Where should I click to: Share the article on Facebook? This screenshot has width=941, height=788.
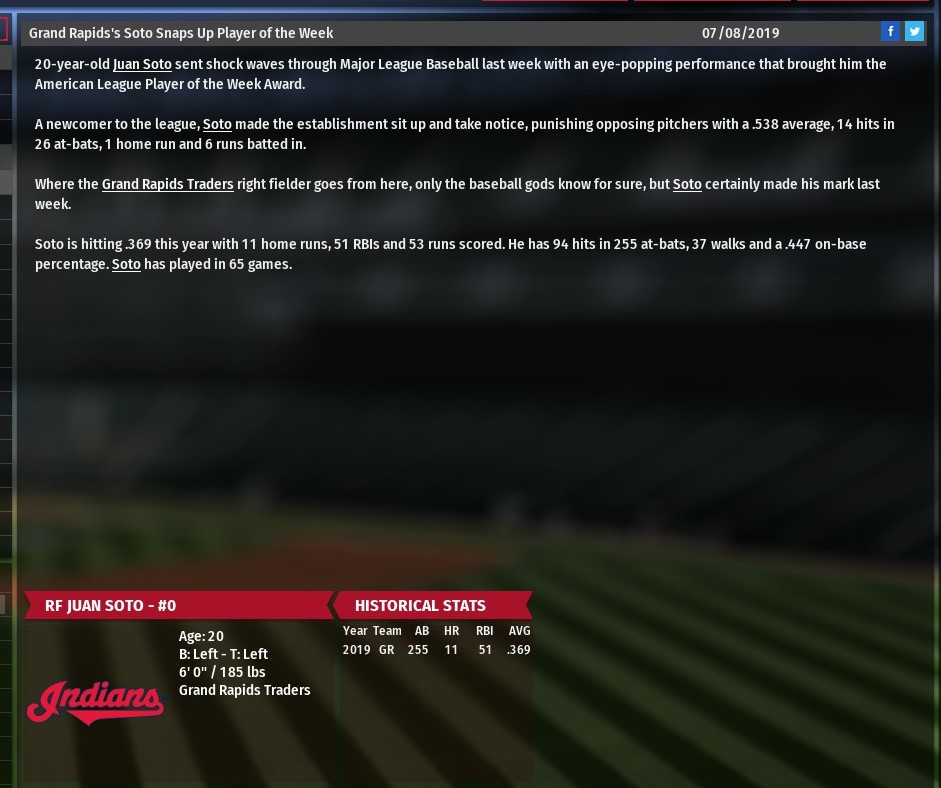point(890,32)
